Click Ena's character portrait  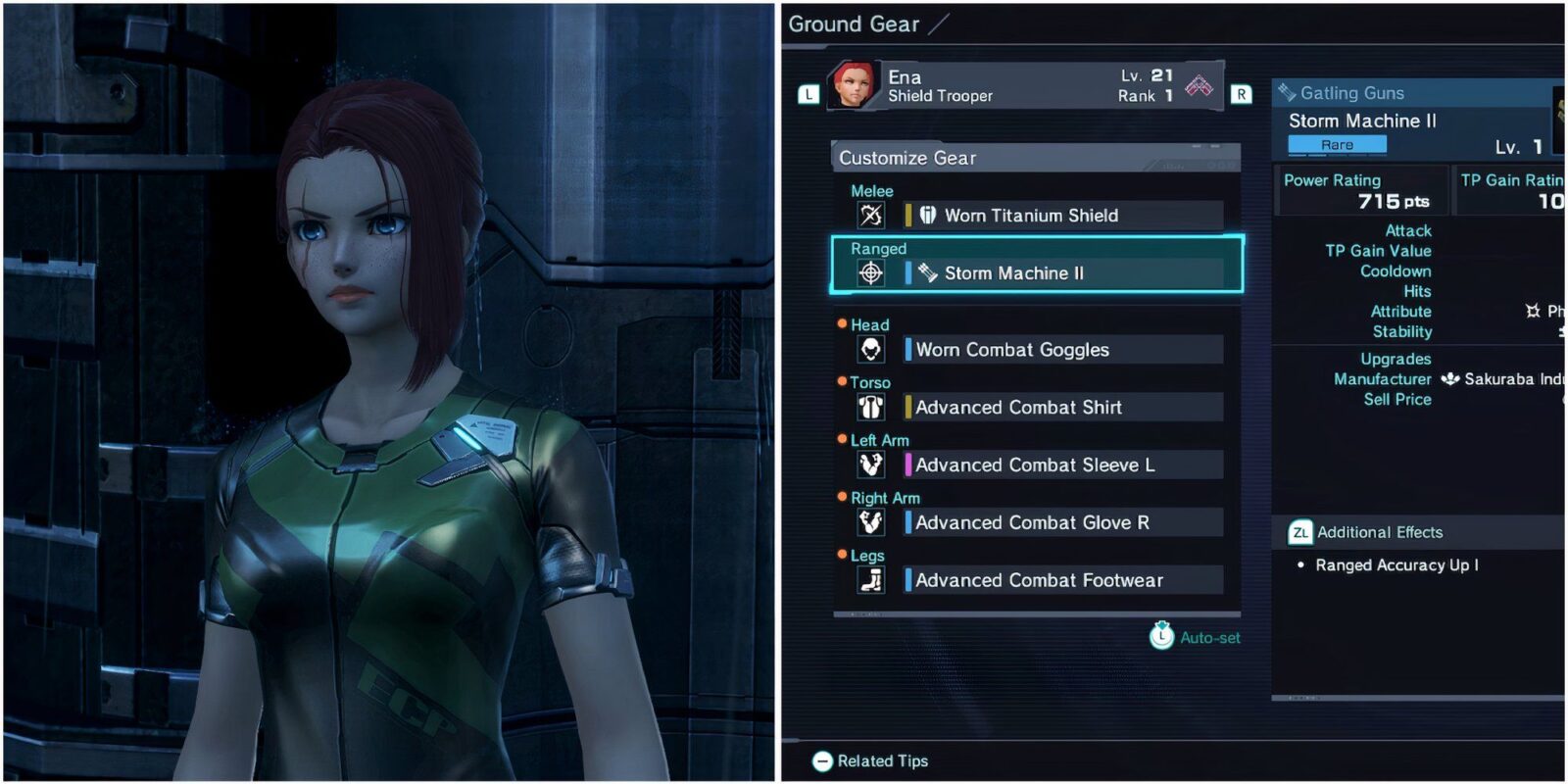click(x=854, y=85)
